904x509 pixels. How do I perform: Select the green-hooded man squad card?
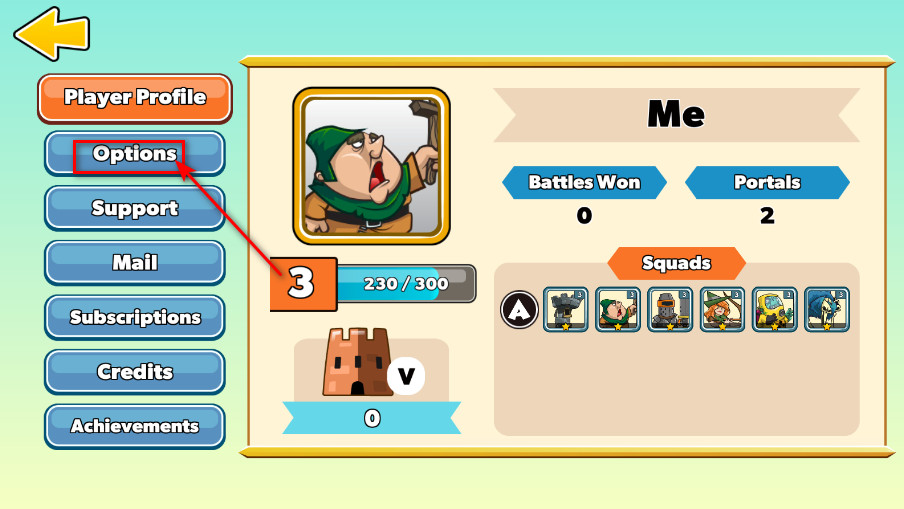(618, 310)
